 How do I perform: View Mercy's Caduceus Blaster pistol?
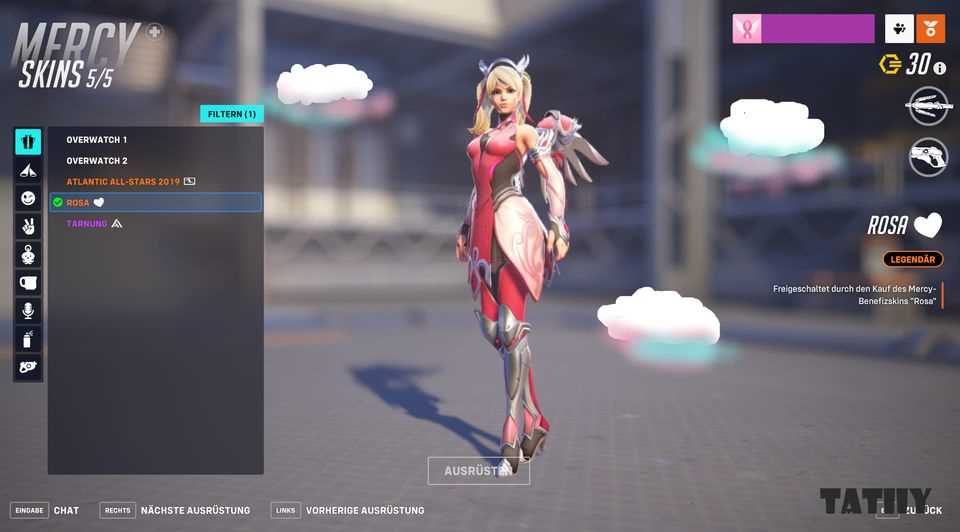928,157
